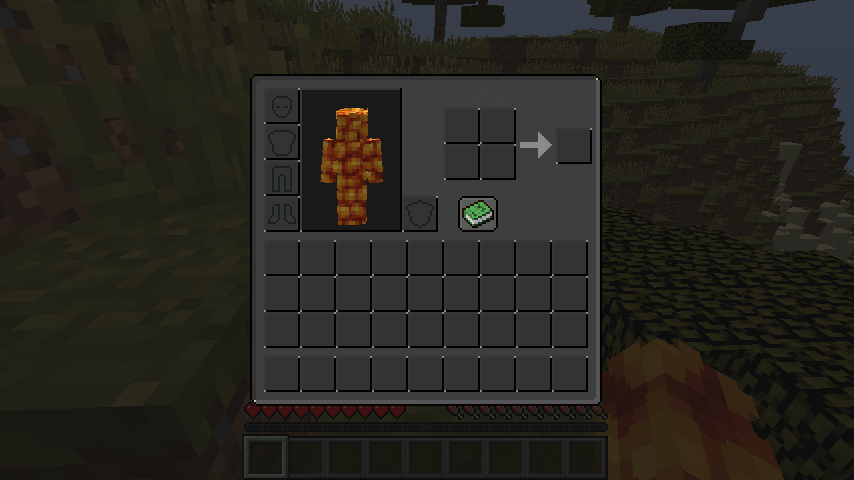Choose the leggings armor slot
Screen dimensions: 854x480
click(x=282, y=178)
